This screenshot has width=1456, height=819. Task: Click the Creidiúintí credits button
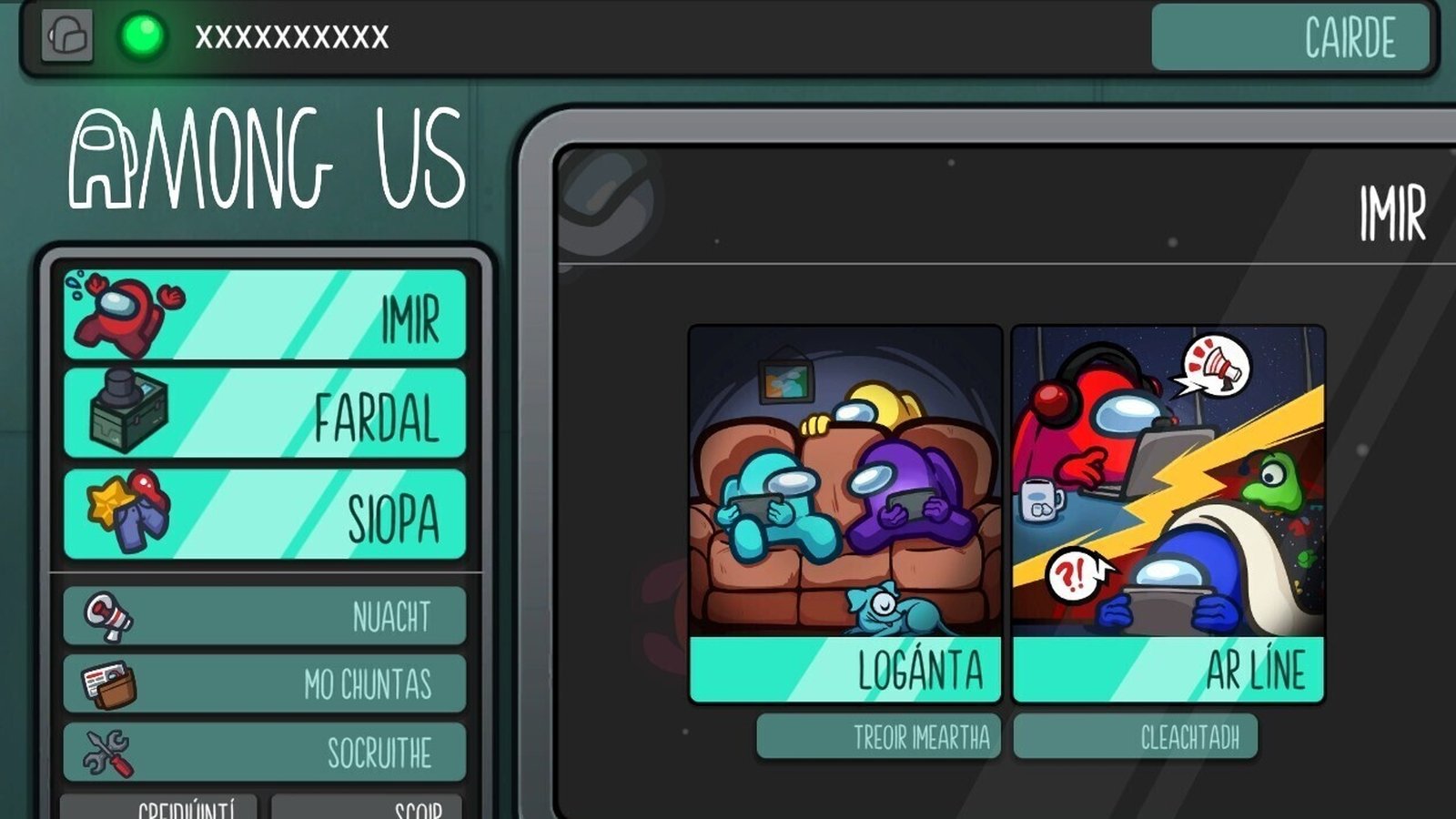159,807
